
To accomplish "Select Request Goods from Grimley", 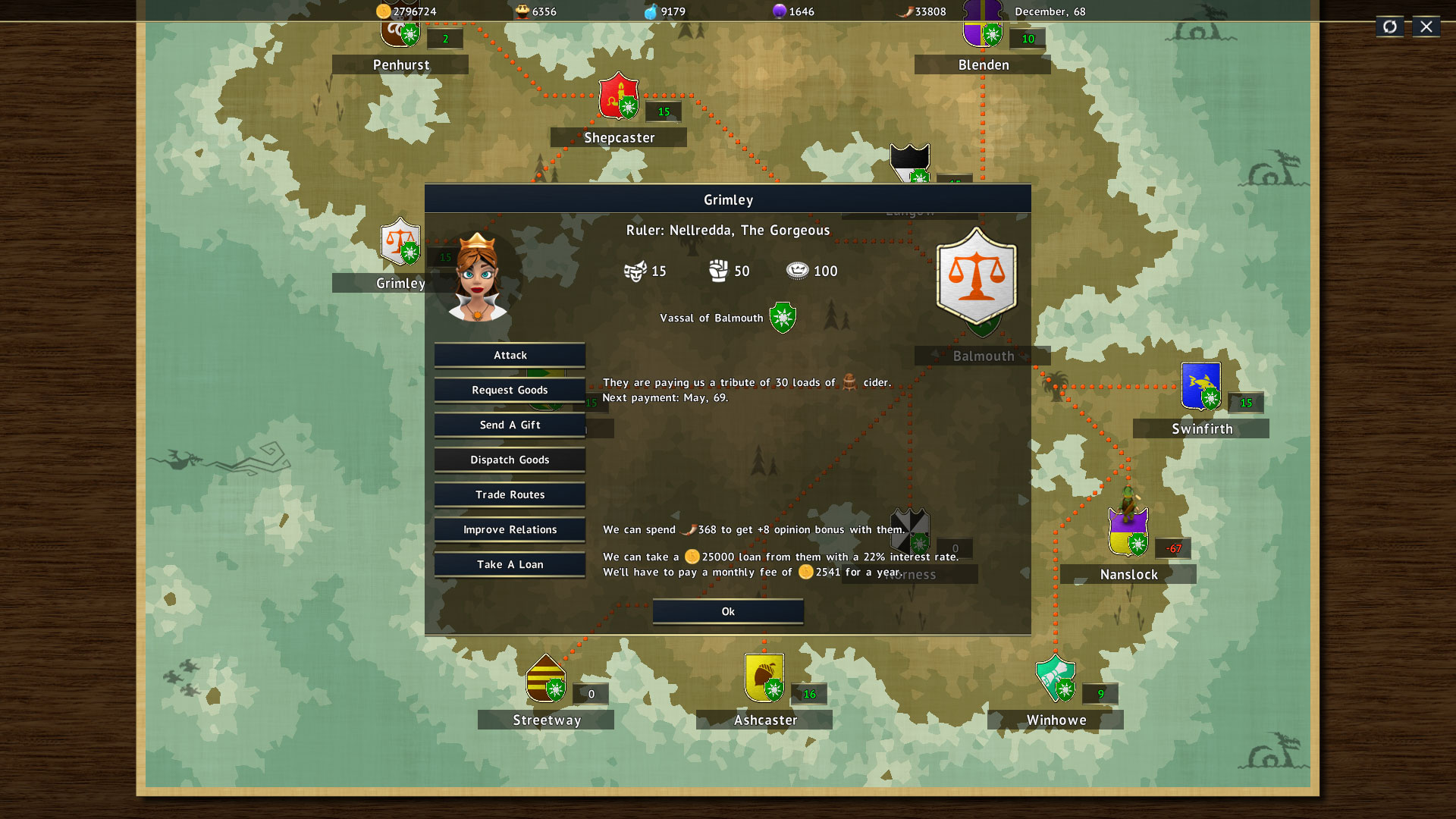I will tap(510, 390).
